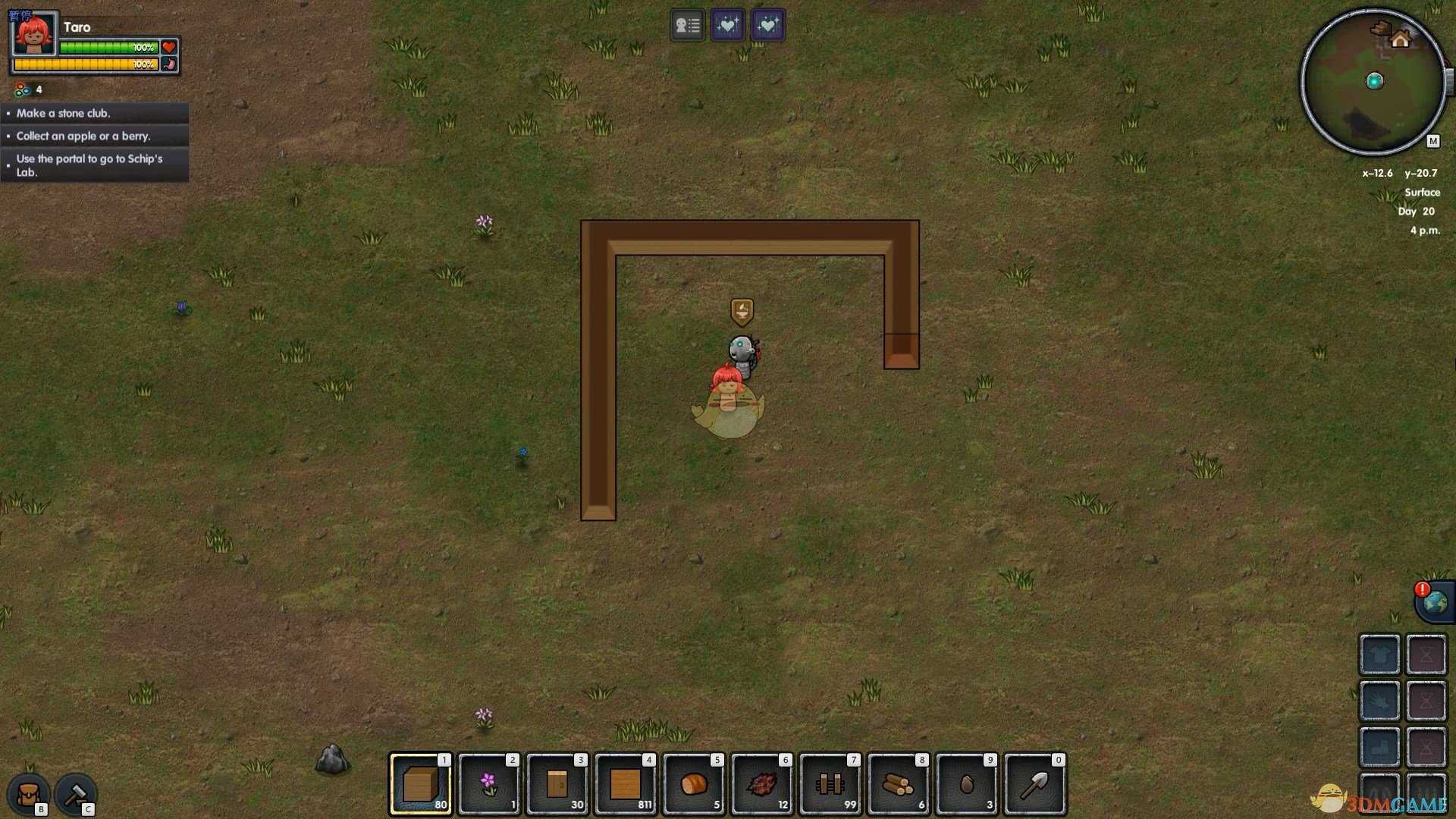The height and width of the screenshot is (819, 1456).
Task: Select the wood logs hotbar slot
Action: (899, 784)
